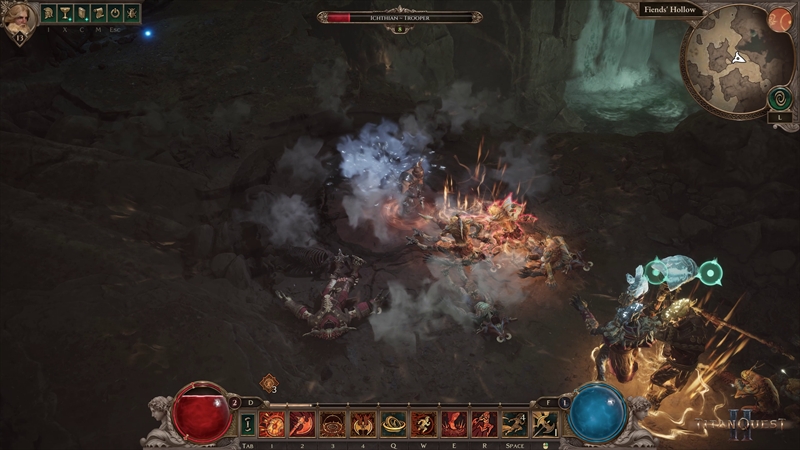Image resolution: width=800 pixels, height=450 pixels.
Task: Click the orange sun-moon medallion
Action: [779, 20]
